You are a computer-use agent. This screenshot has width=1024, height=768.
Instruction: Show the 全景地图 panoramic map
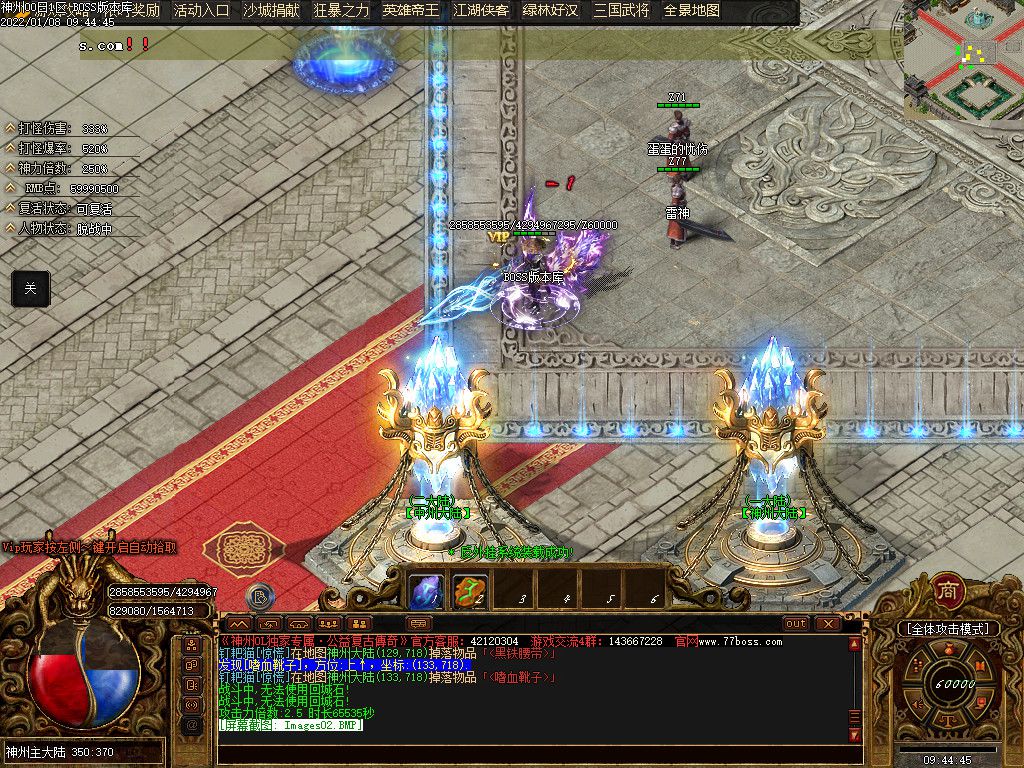(x=692, y=11)
